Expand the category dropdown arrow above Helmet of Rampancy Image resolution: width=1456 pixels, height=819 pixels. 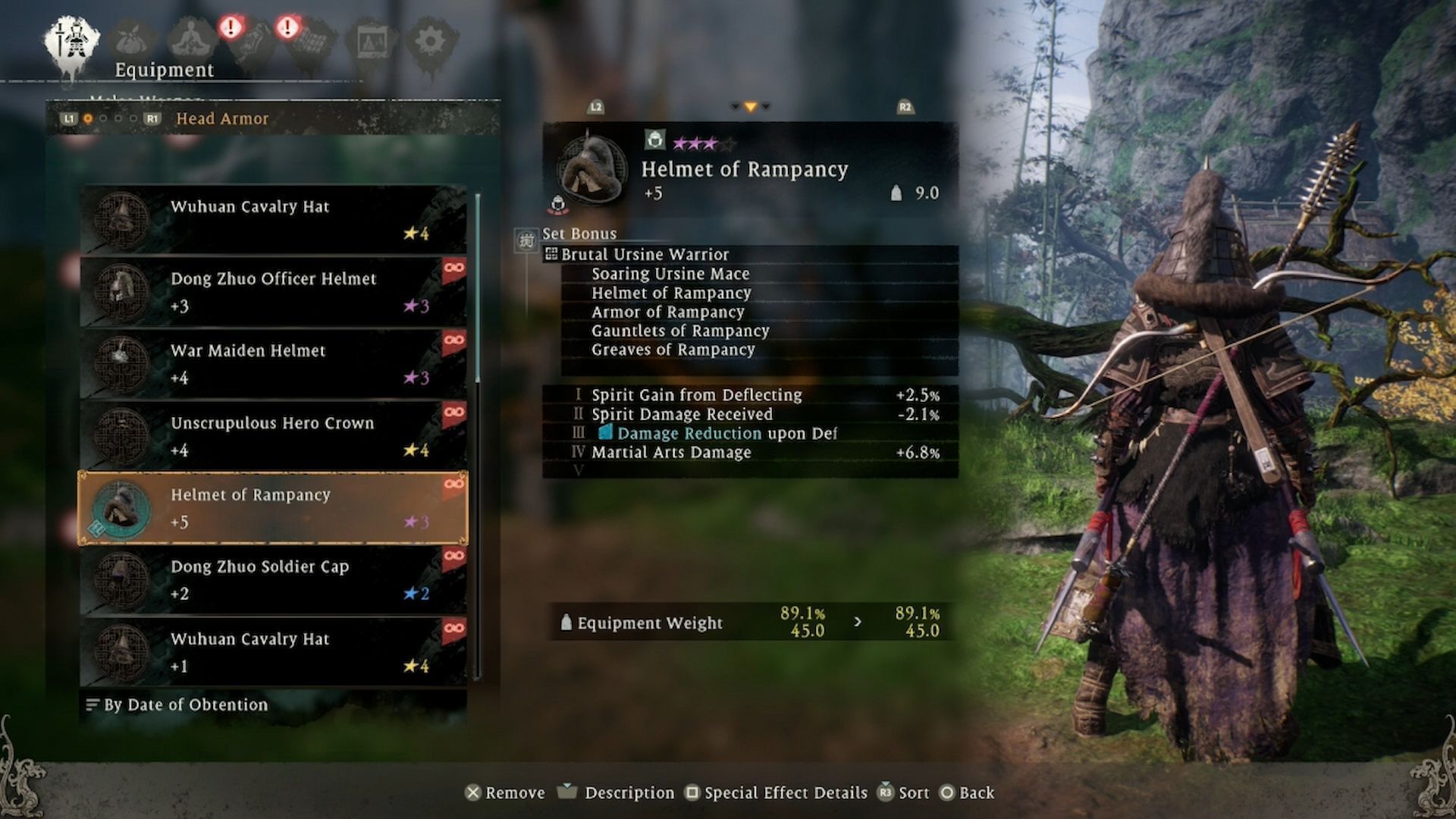pos(751,107)
